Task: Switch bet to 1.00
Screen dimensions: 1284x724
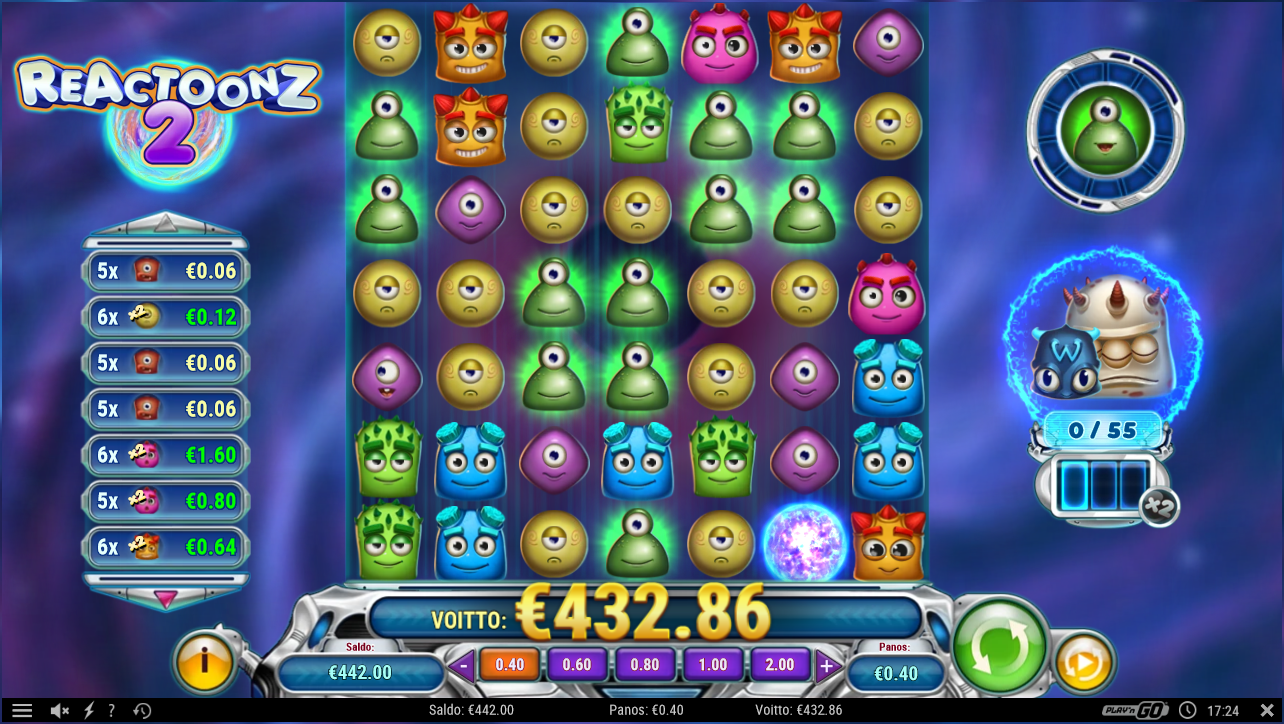Action: (712, 662)
